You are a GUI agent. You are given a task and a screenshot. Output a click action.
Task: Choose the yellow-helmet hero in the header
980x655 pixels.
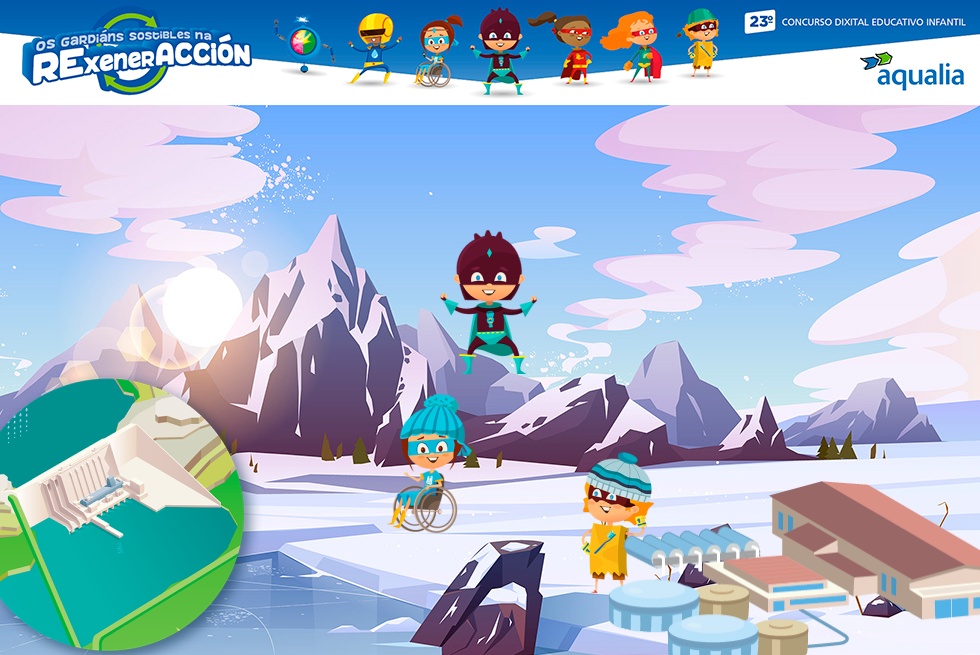[x=375, y=47]
